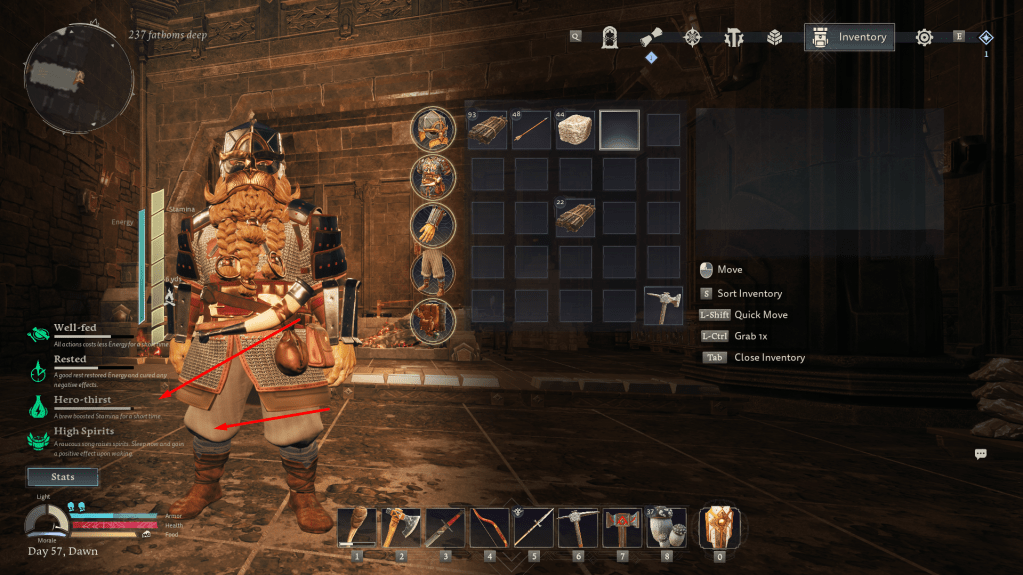Screen dimensions: 1023x575
Task: Open the stone blocks building tab
Action: 774,38
